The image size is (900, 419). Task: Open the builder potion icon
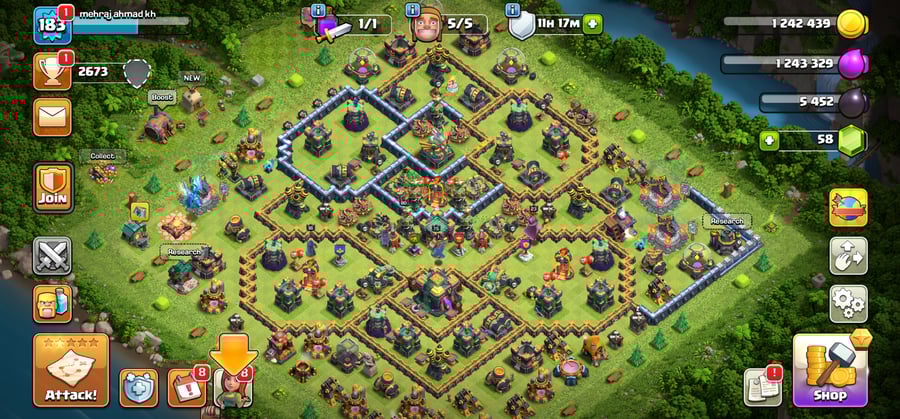point(52,302)
